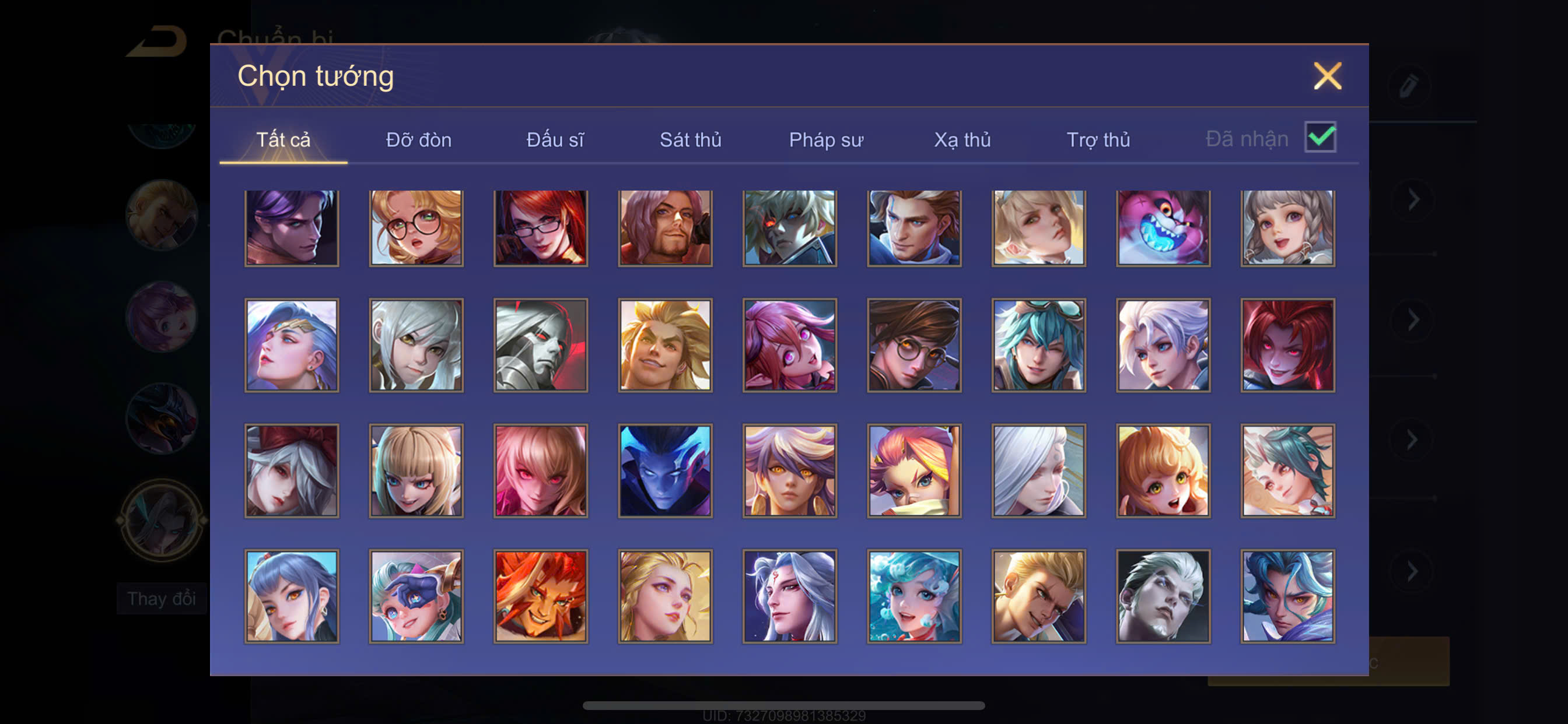Select the blonde girl with round glasses

point(416,228)
